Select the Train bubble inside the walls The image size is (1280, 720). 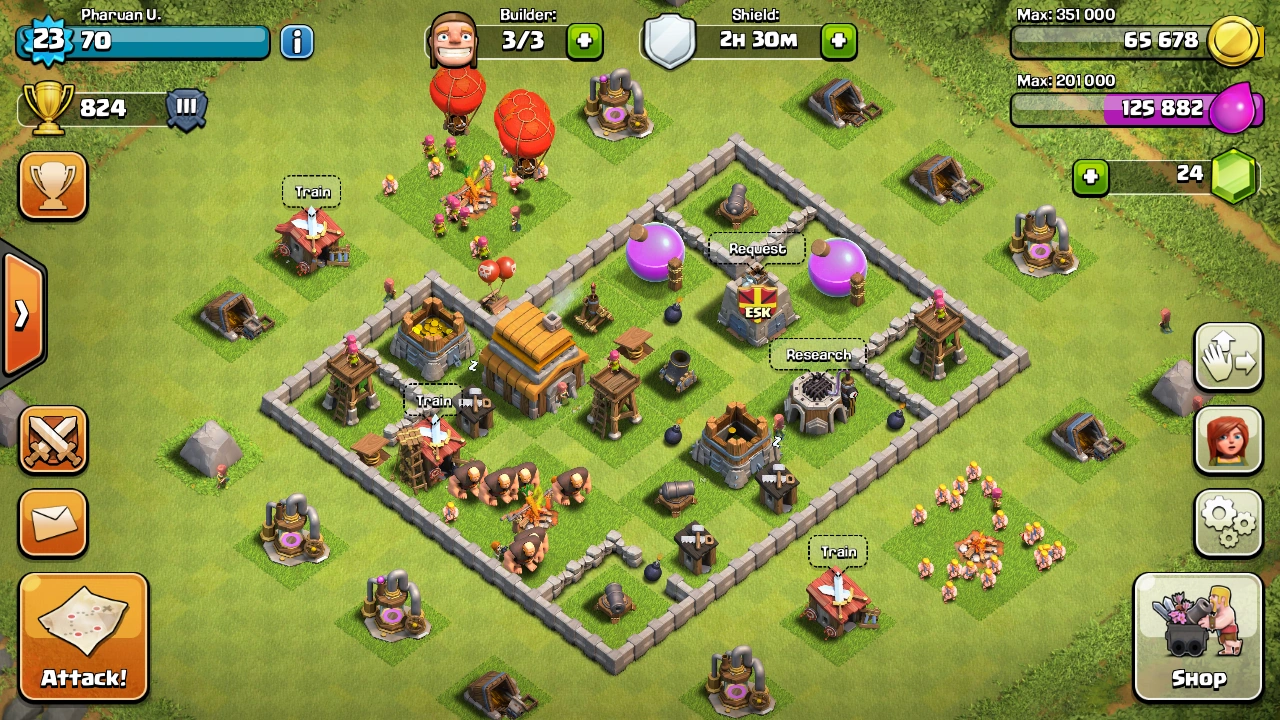click(434, 401)
